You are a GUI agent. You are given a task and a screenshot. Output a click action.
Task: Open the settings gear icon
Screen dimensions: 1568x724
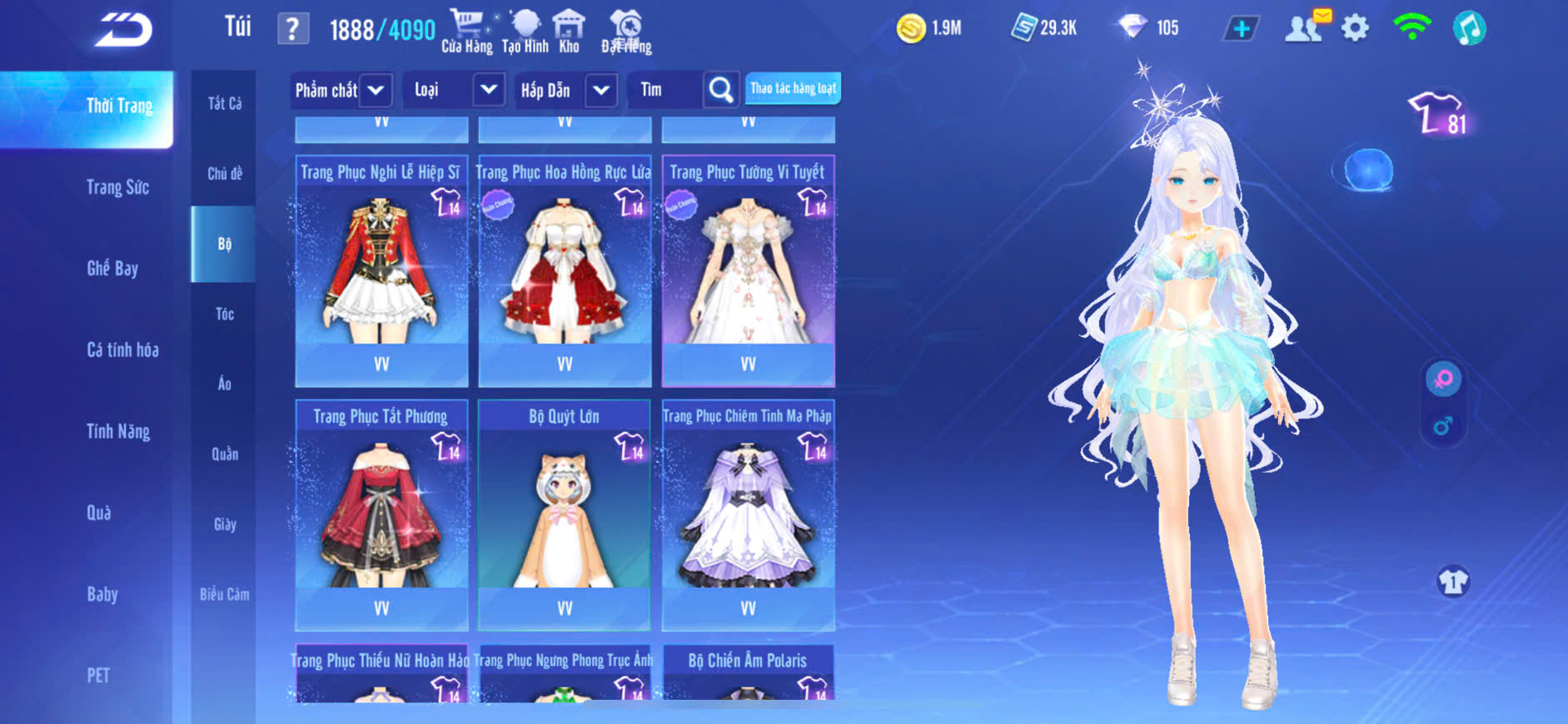(1355, 28)
